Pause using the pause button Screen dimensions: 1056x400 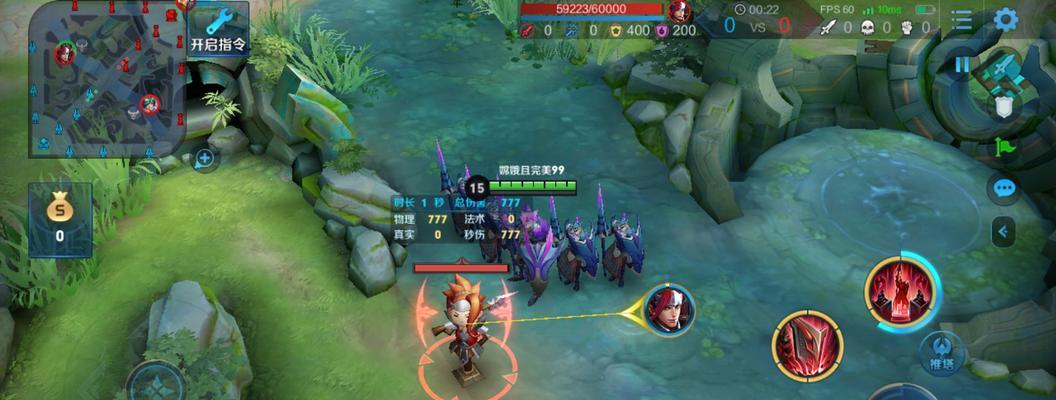click(962, 65)
